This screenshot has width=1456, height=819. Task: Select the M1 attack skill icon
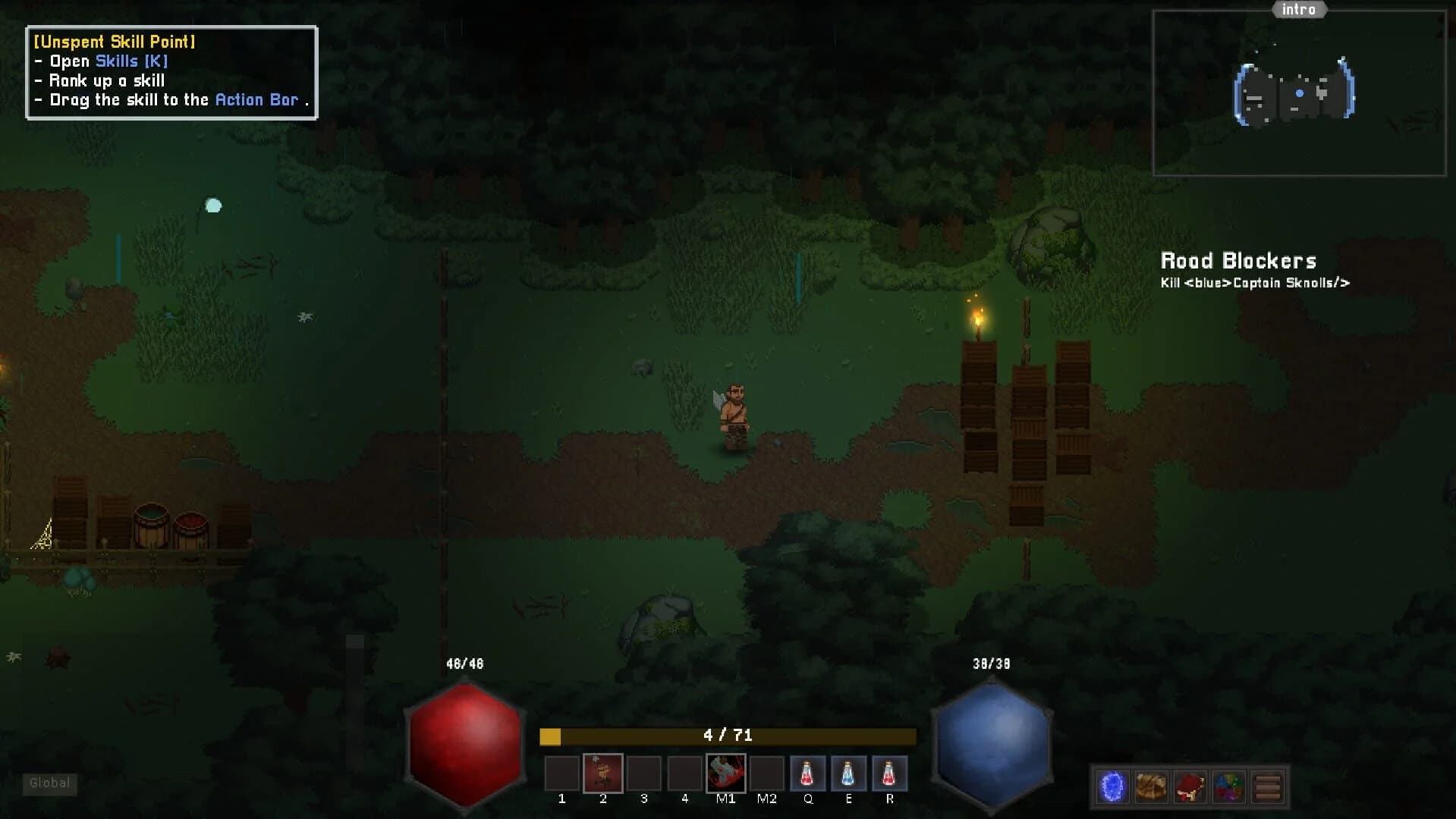click(x=725, y=772)
